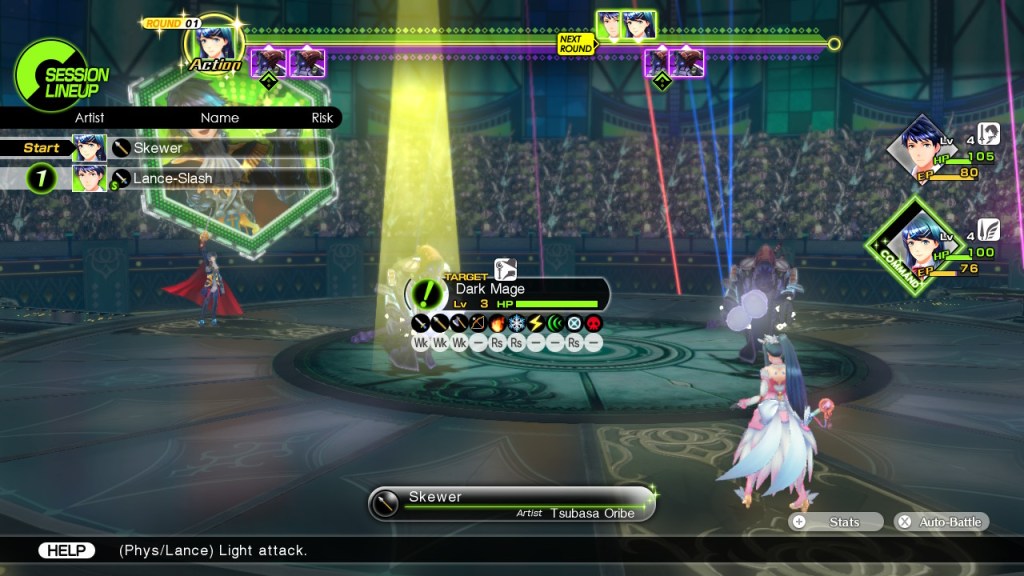Select the Lance-Slash row in Session Lineup
The height and width of the screenshot is (576, 1024).
(x=220, y=178)
